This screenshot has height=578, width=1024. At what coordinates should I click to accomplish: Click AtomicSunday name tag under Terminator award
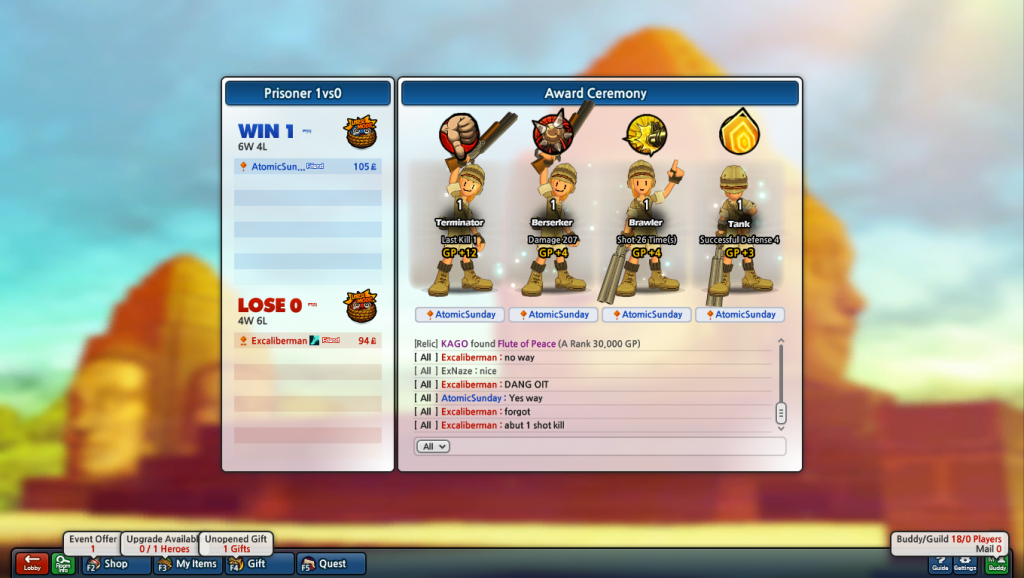(460, 314)
